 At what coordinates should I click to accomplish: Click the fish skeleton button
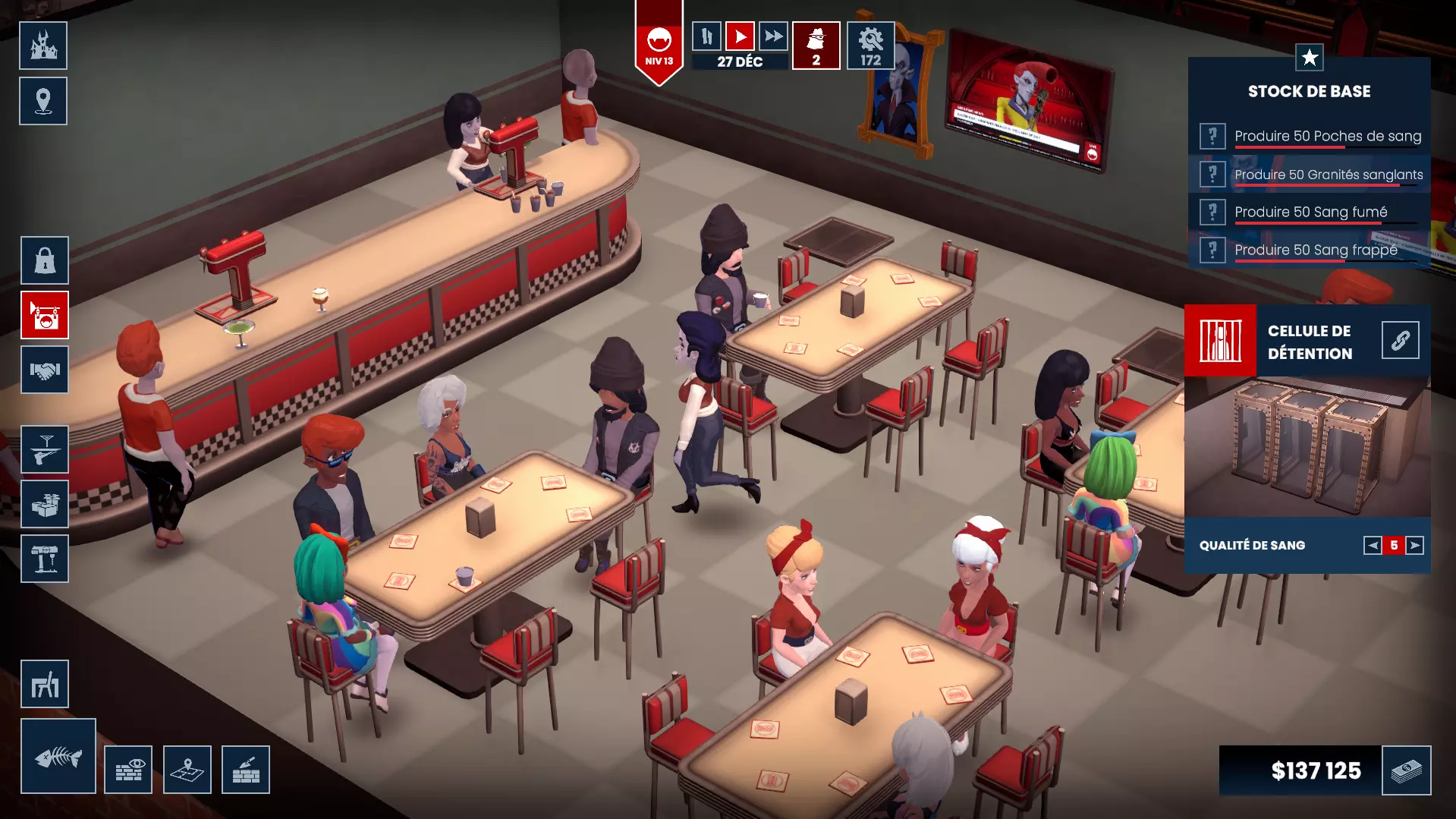[x=58, y=756]
